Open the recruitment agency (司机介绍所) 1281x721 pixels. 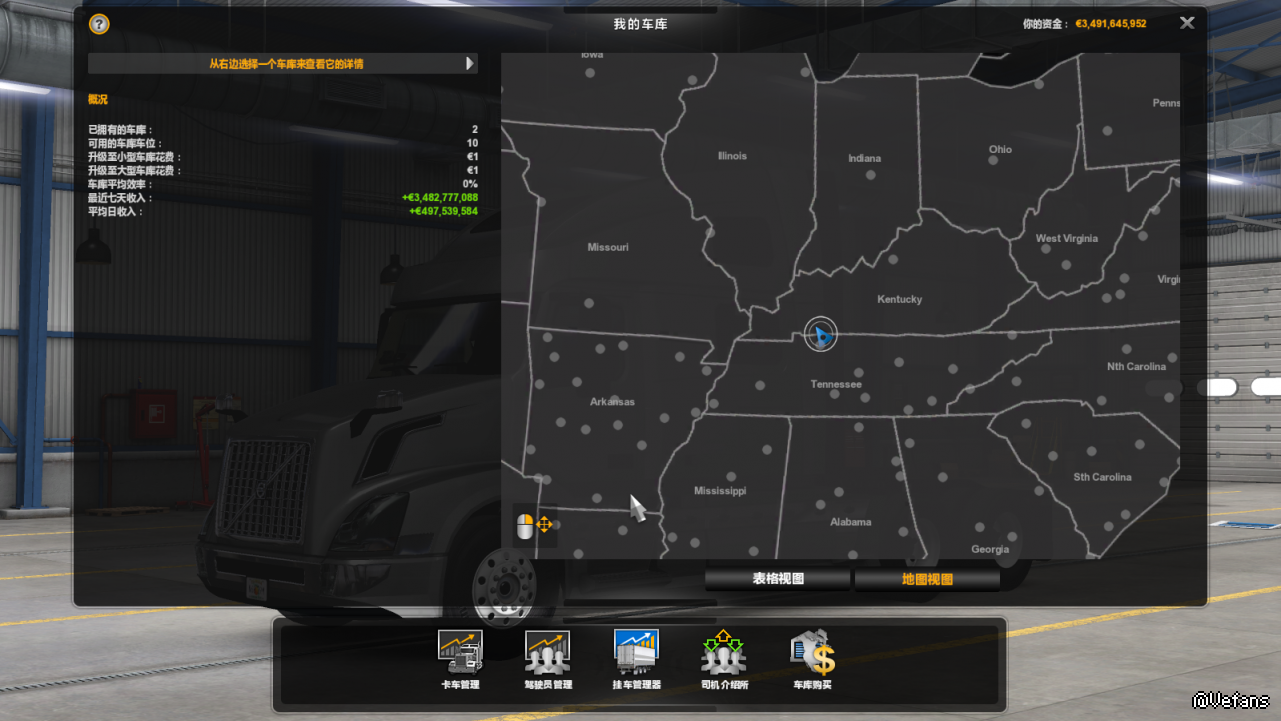pyautogui.click(x=724, y=658)
